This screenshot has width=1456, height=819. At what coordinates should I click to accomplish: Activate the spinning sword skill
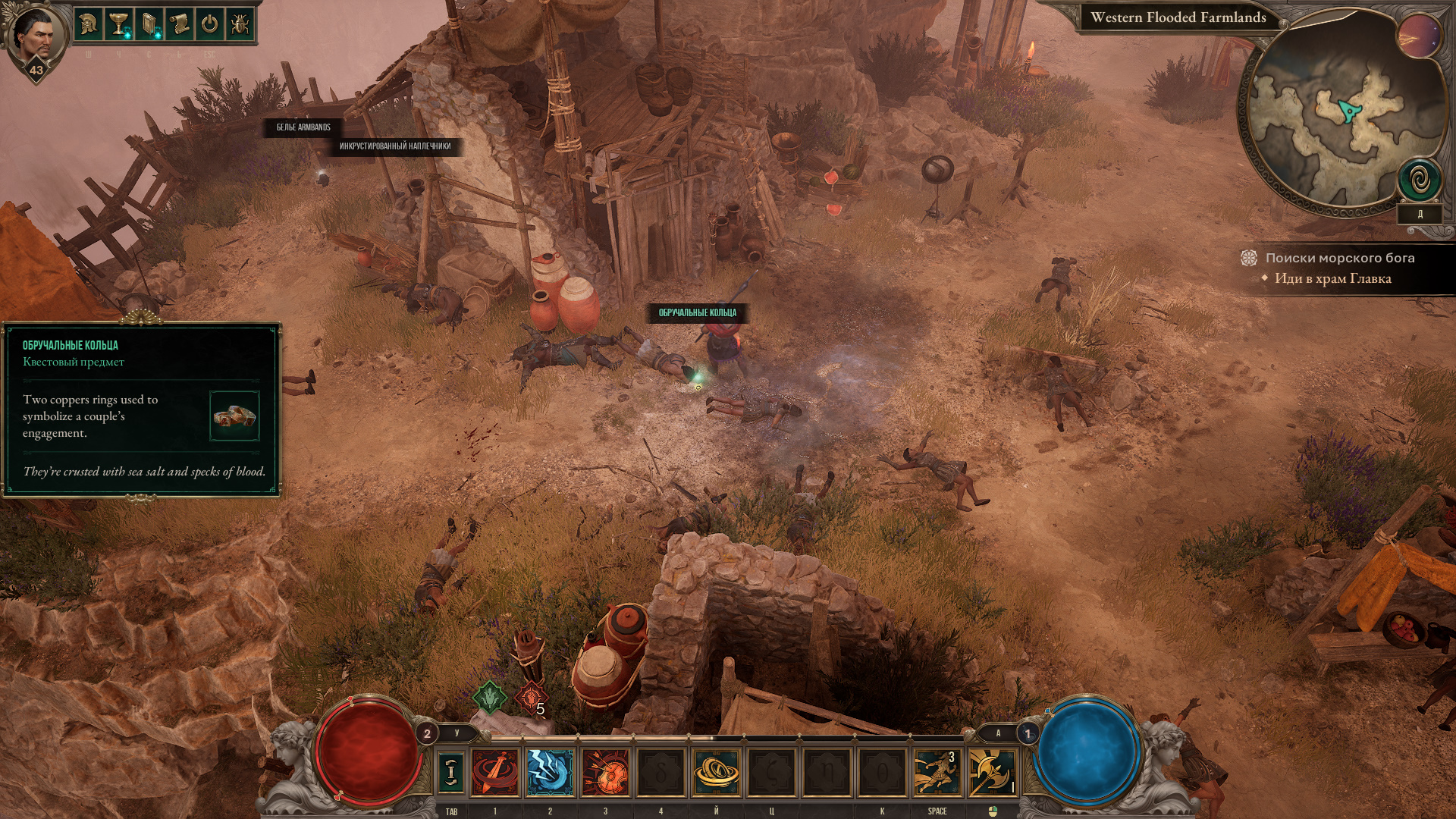pos(495,772)
